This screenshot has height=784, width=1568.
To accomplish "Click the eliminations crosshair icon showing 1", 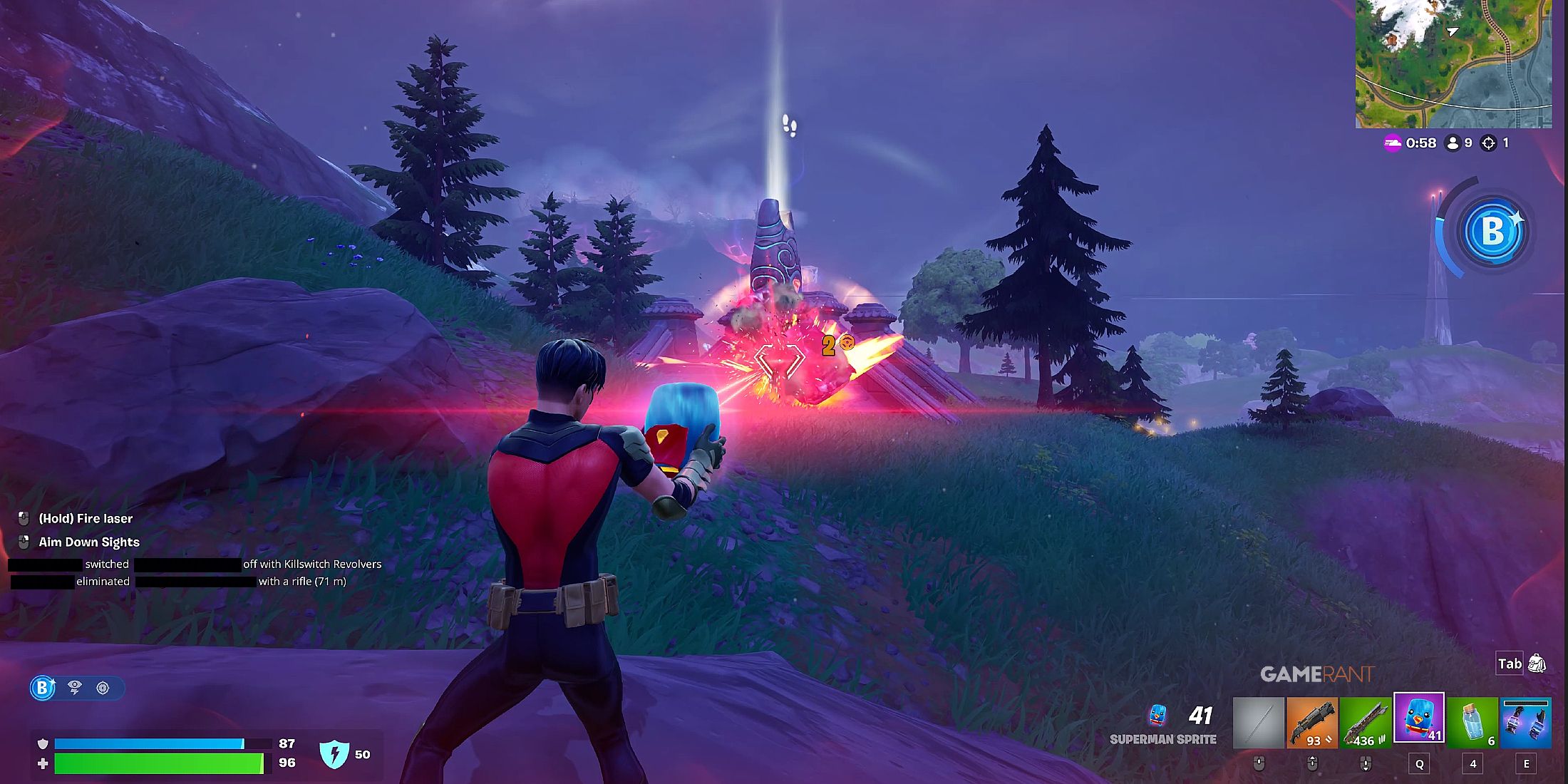I will pyautogui.click(x=1488, y=143).
